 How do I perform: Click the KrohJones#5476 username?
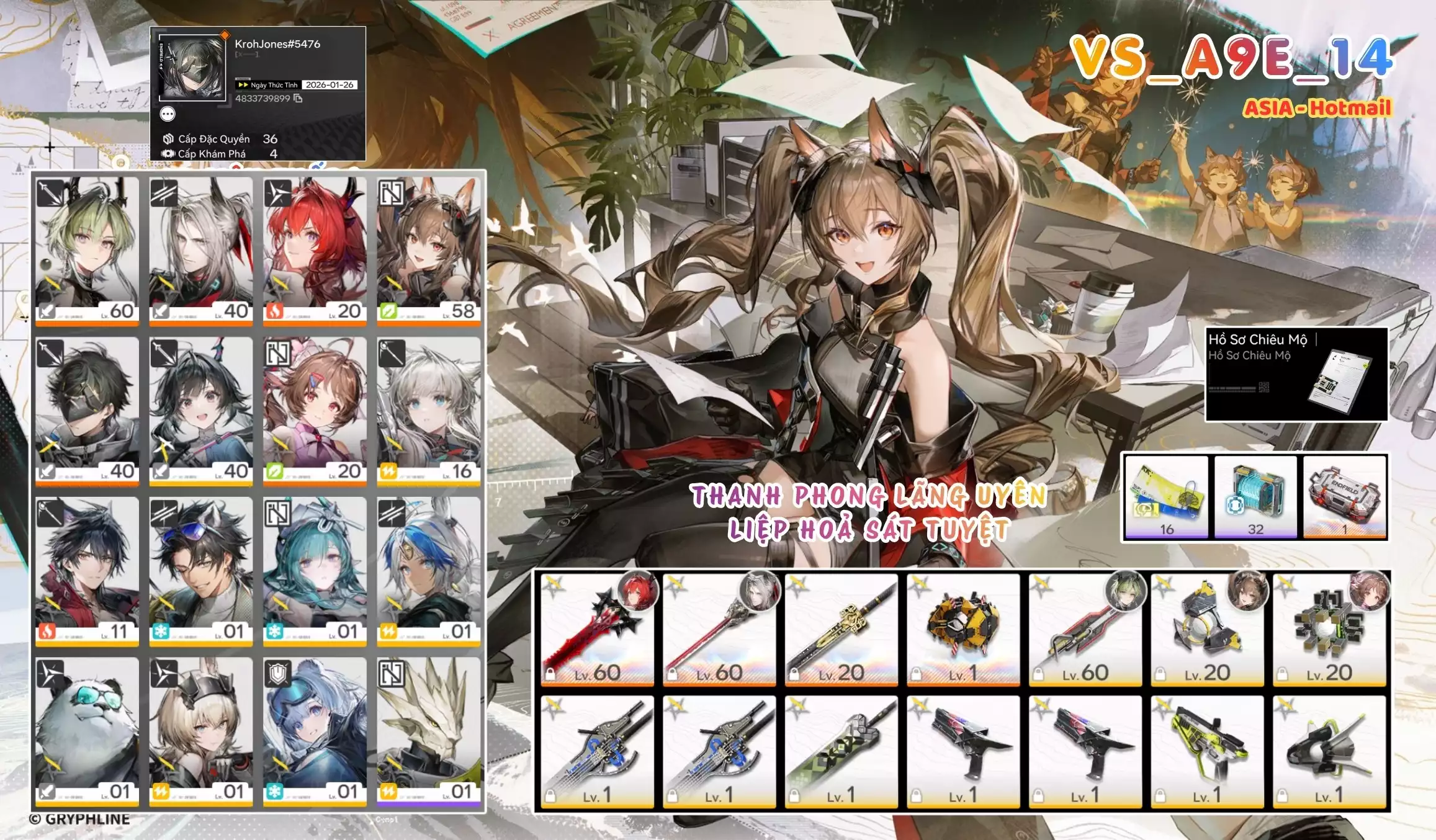click(277, 45)
